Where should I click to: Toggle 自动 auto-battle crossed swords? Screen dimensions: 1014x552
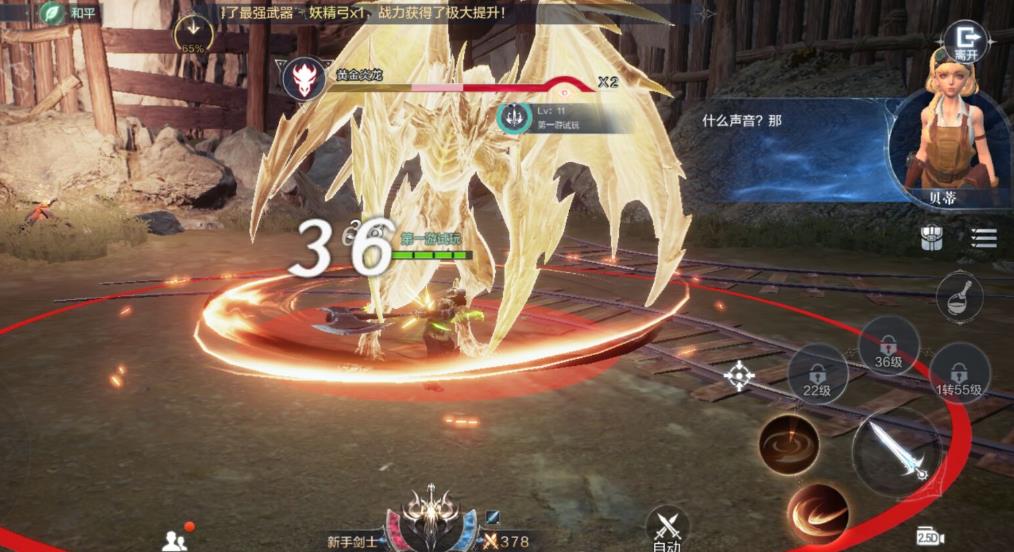coord(667,527)
